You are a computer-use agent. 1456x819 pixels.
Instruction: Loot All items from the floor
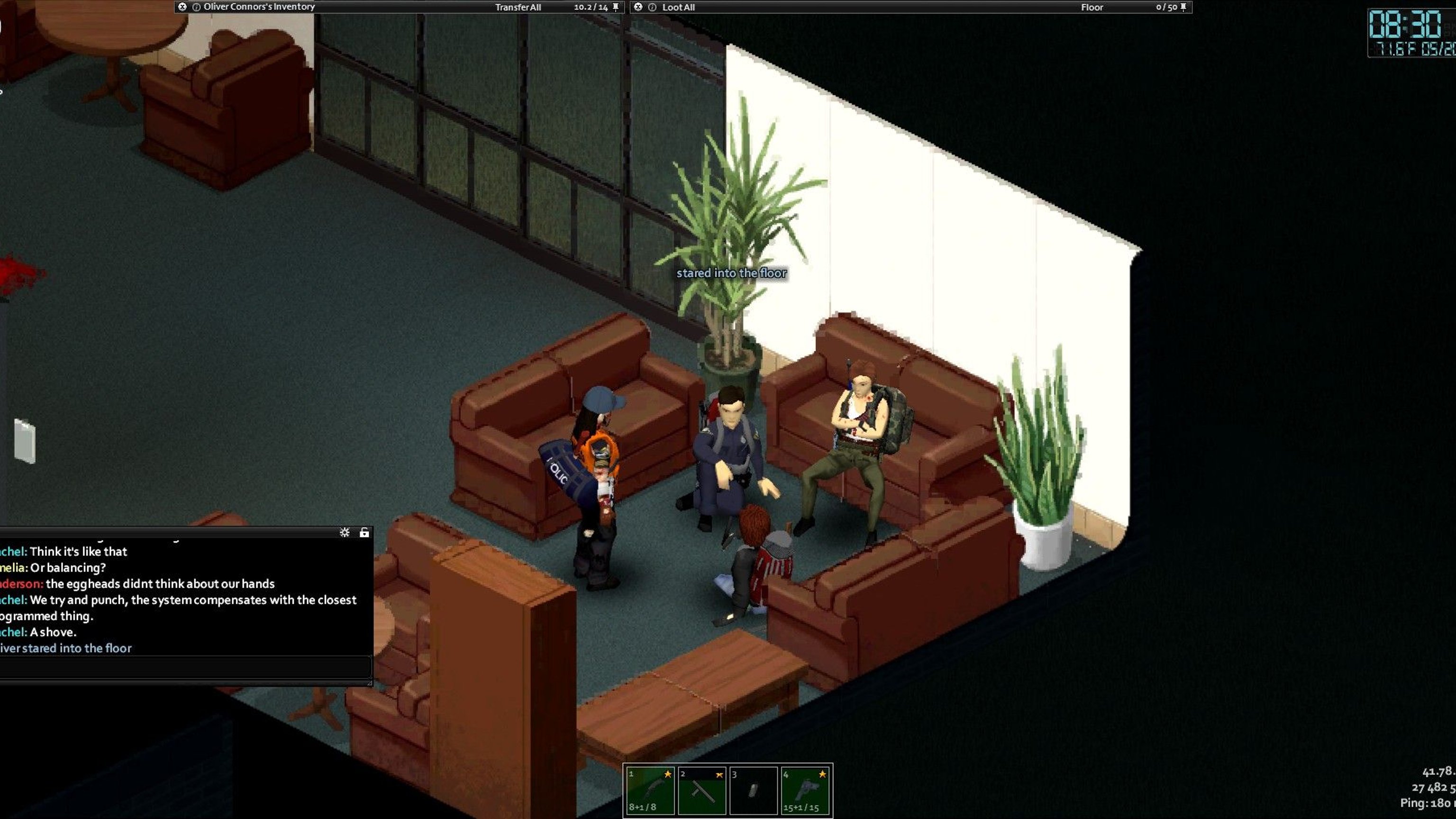click(x=678, y=8)
